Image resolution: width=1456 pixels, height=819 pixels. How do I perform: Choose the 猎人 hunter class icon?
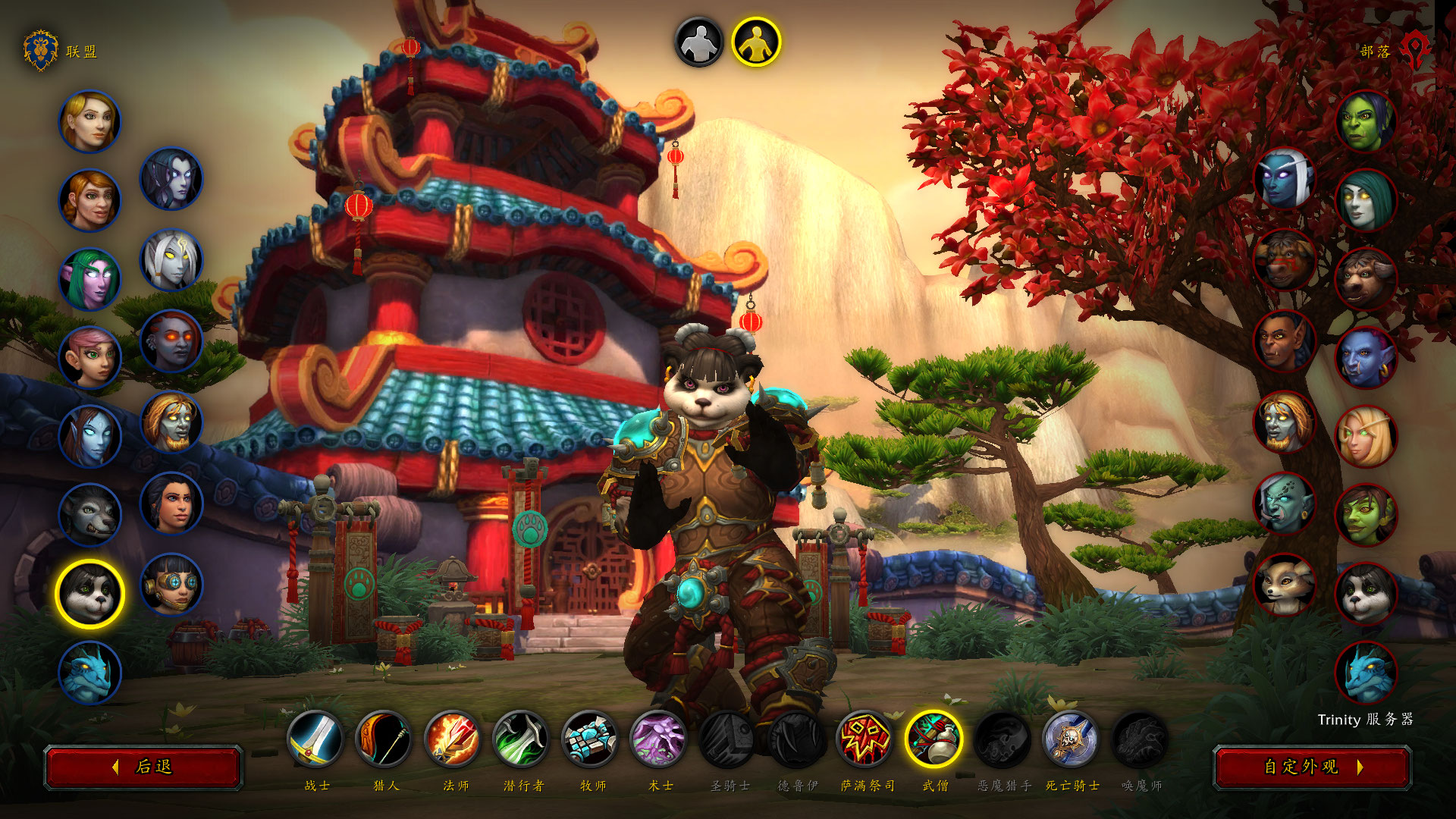[384, 739]
